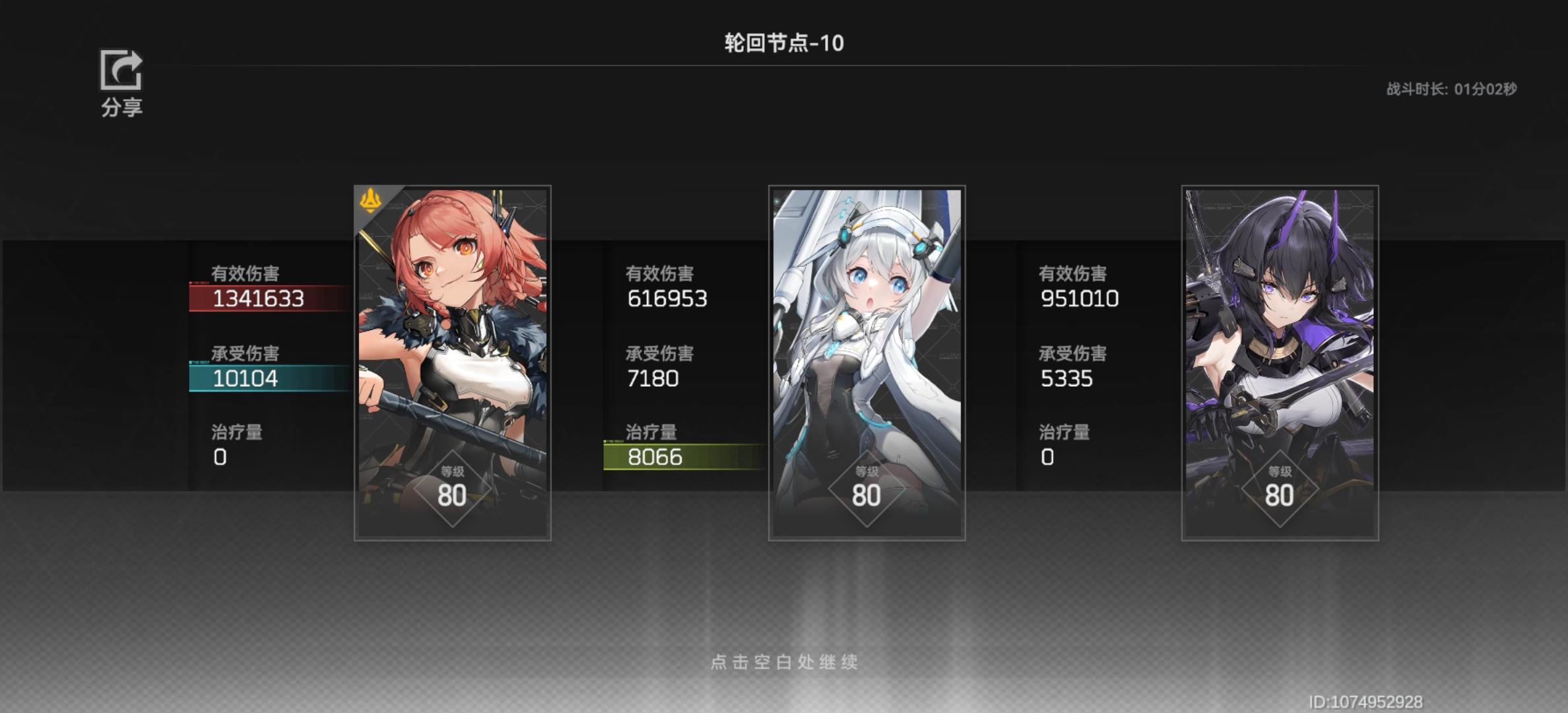Viewport: 1568px width, 713px height.
Task: Open the level 80 diamond badge on first card
Action: 453,489
